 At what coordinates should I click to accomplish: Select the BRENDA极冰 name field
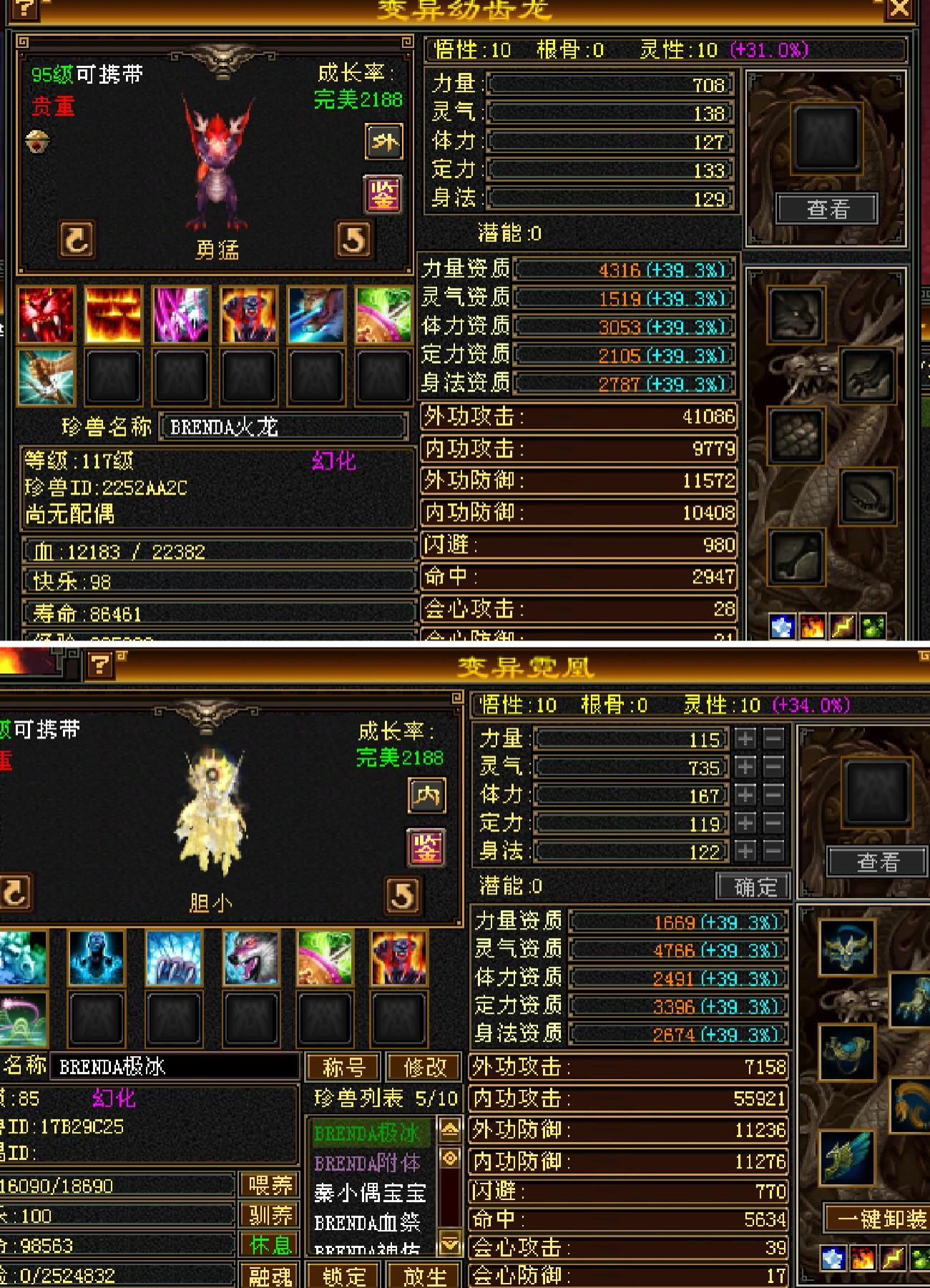tap(174, 1067)
